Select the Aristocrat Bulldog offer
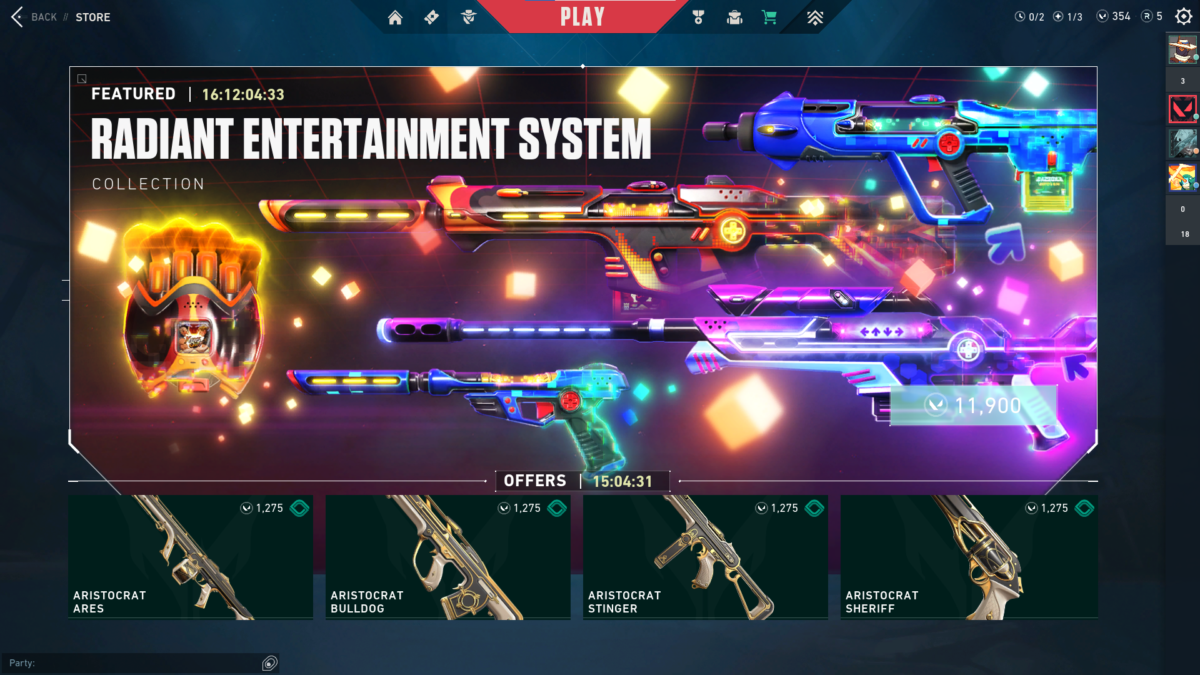This screenshot has width=1200, height=675. point(448,557)
